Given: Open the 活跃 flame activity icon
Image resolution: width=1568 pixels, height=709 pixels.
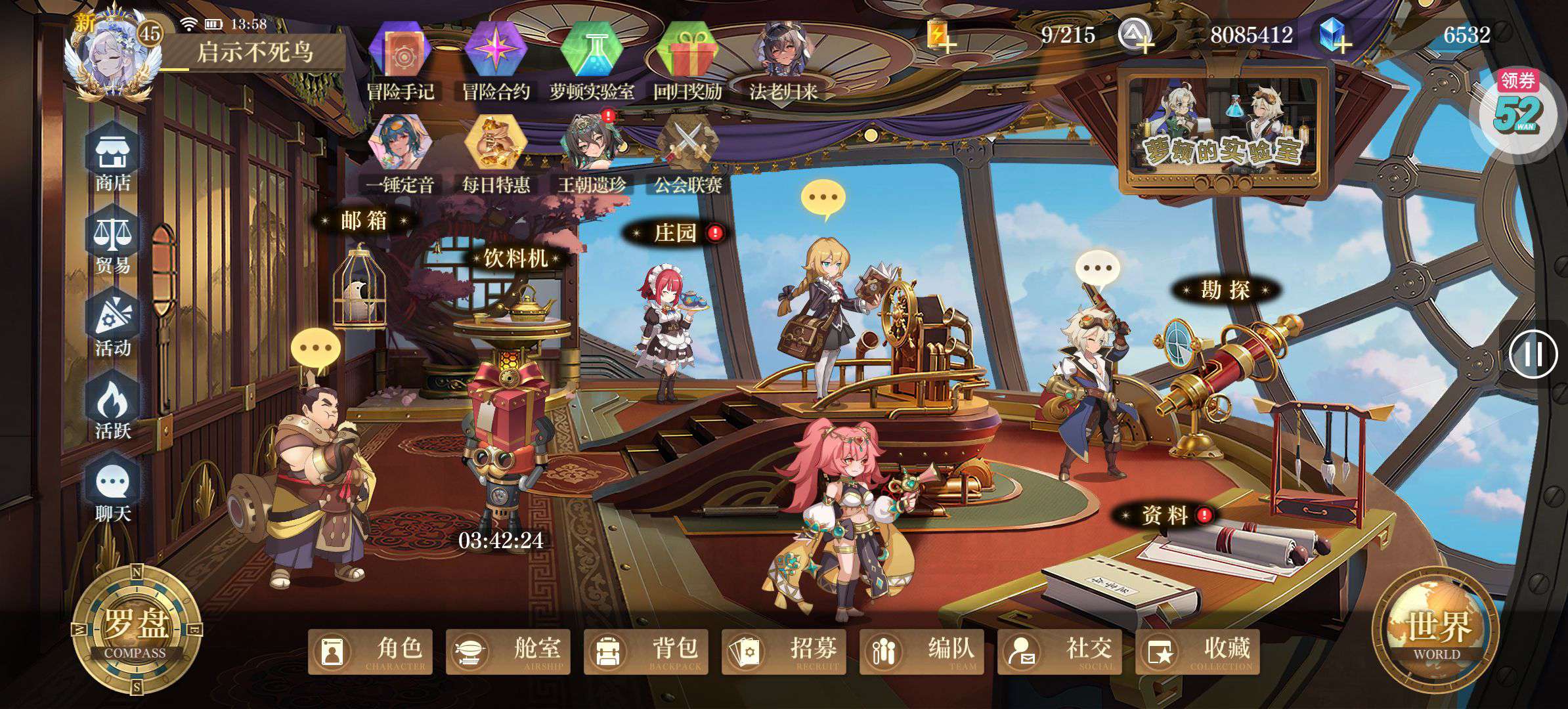Looking at the screenshot, I should tap(114, 408).
